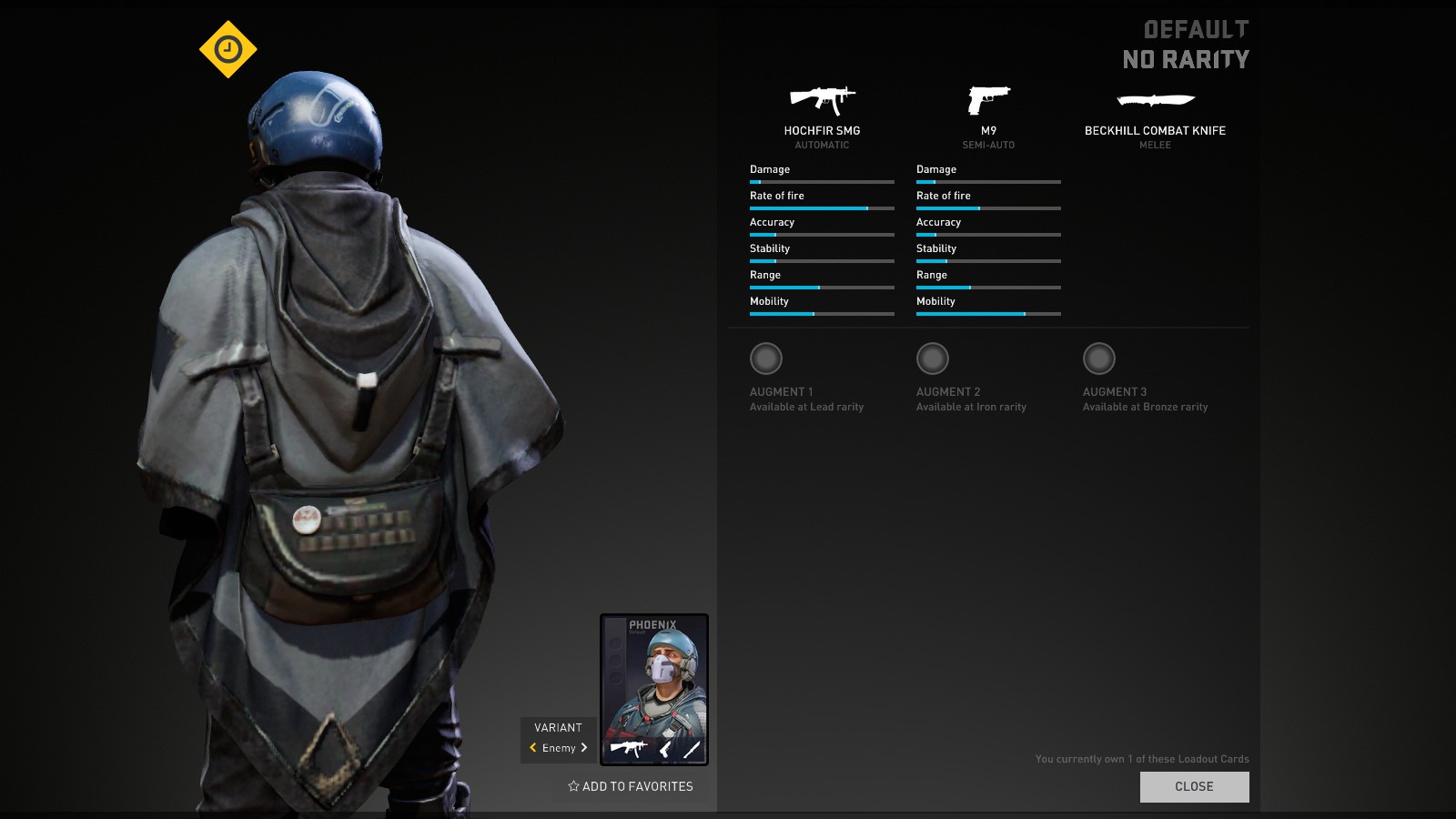
Task: Close the loadout card view
Action: [1194, 787]
